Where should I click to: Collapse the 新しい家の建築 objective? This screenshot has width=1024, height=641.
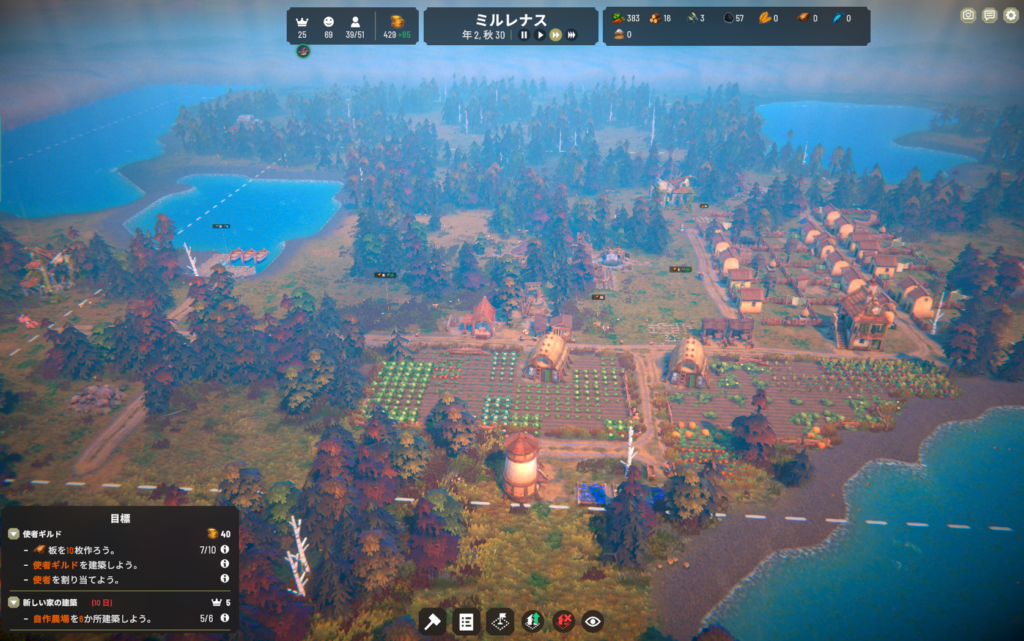tap(14, 602)
